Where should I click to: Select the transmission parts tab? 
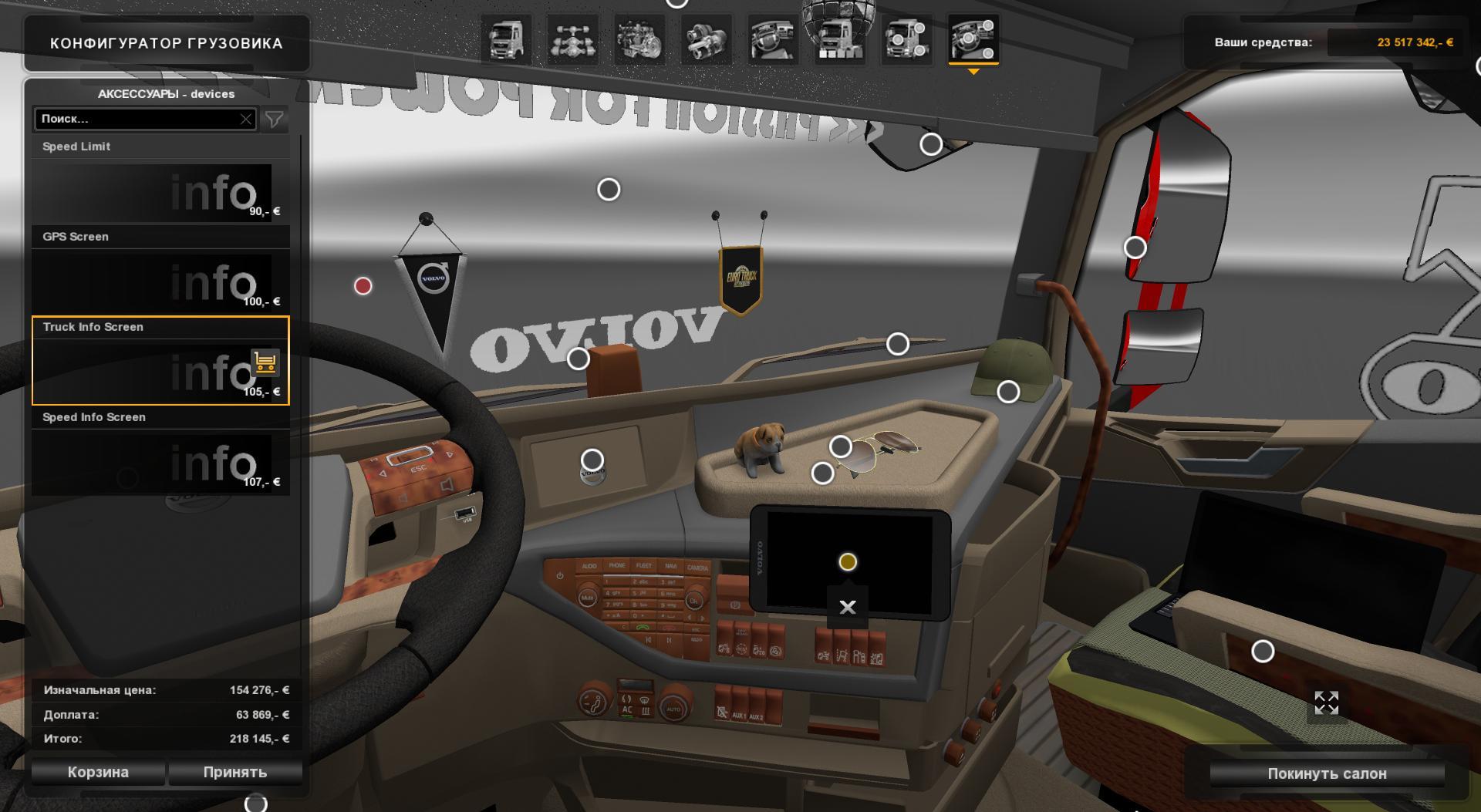706,40
